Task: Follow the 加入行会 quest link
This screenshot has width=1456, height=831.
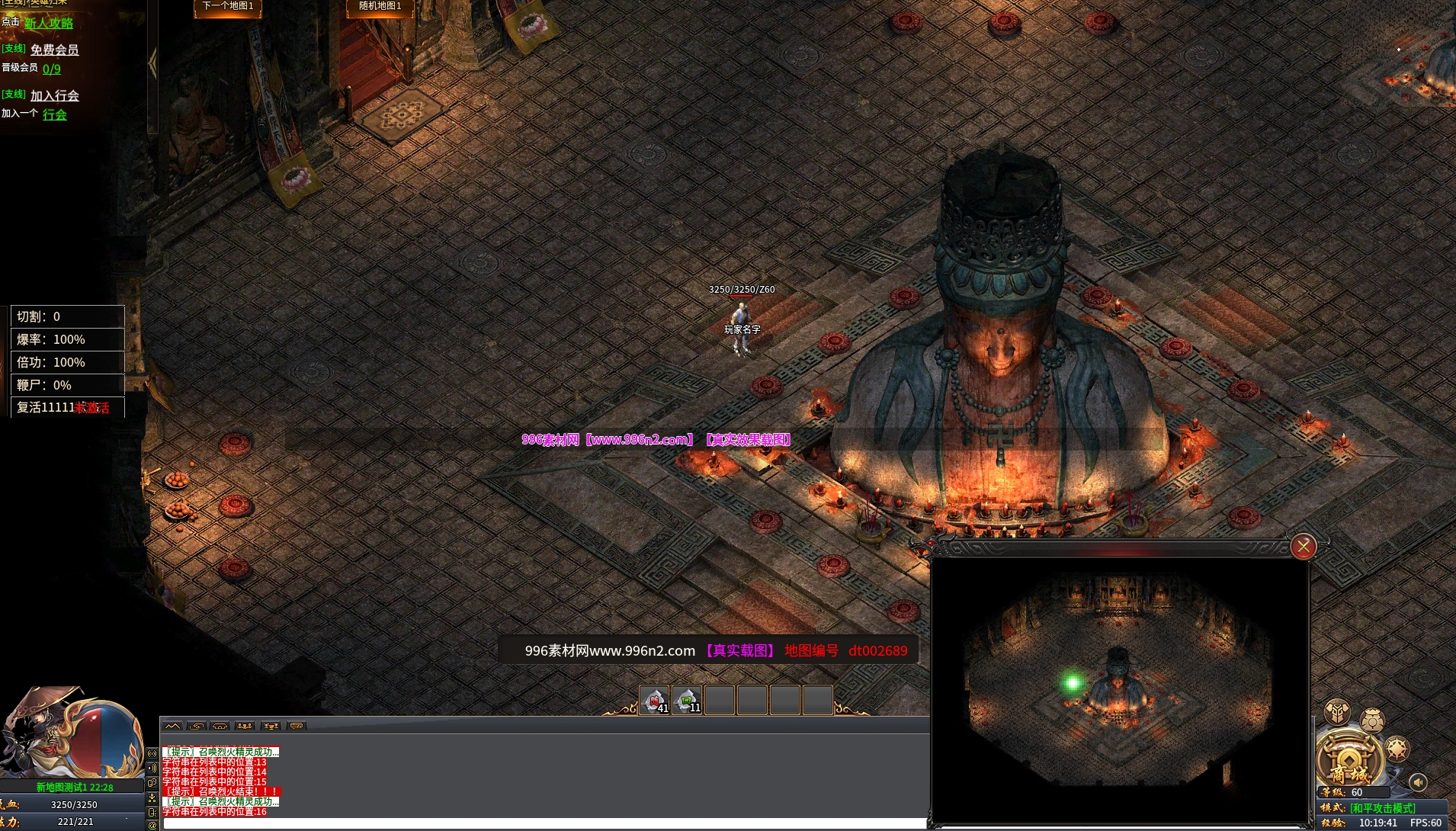Action: coord(54,95)
